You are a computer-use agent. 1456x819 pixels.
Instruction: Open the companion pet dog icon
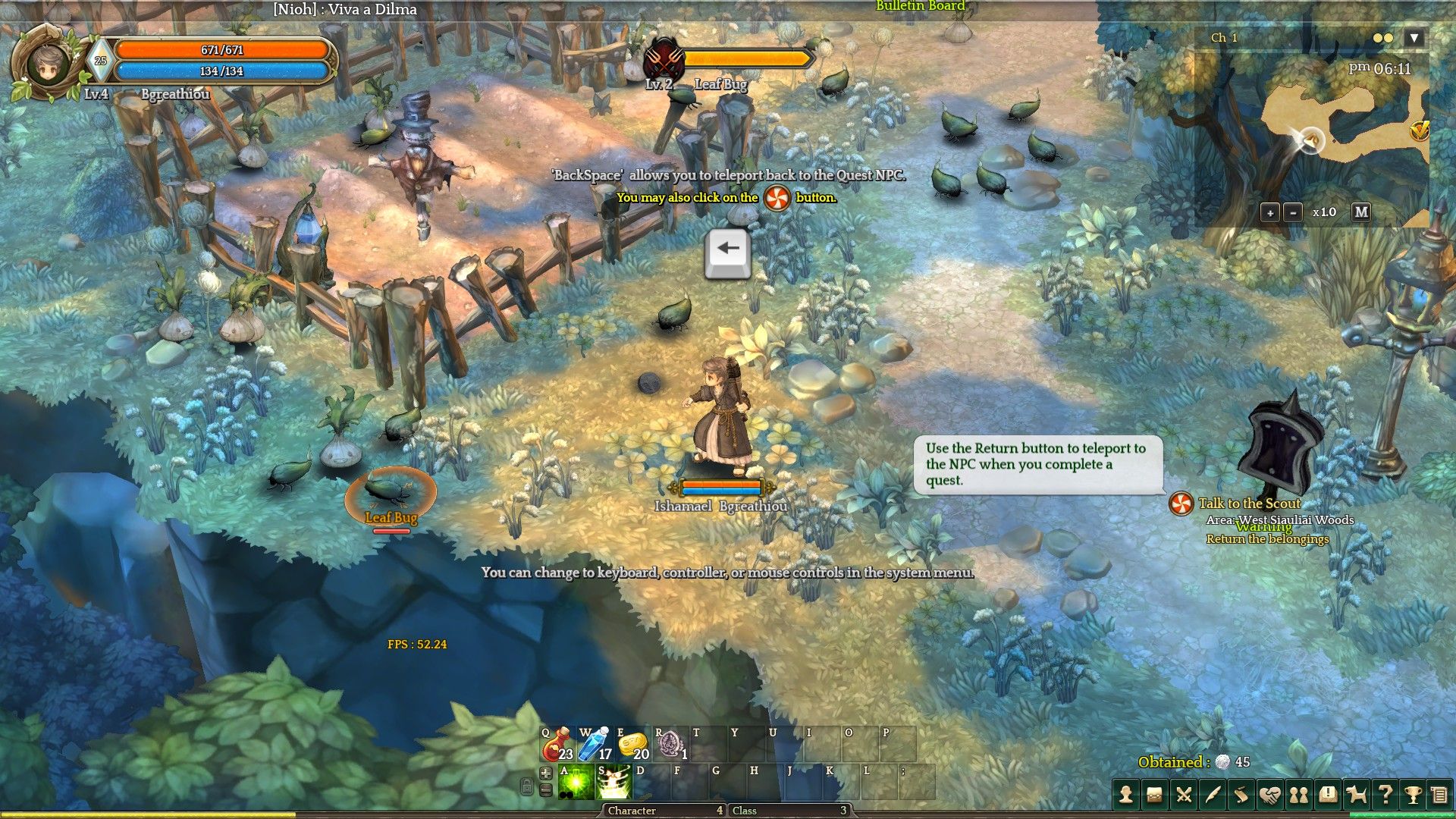pyautogui.click(x=1356, y=794)
